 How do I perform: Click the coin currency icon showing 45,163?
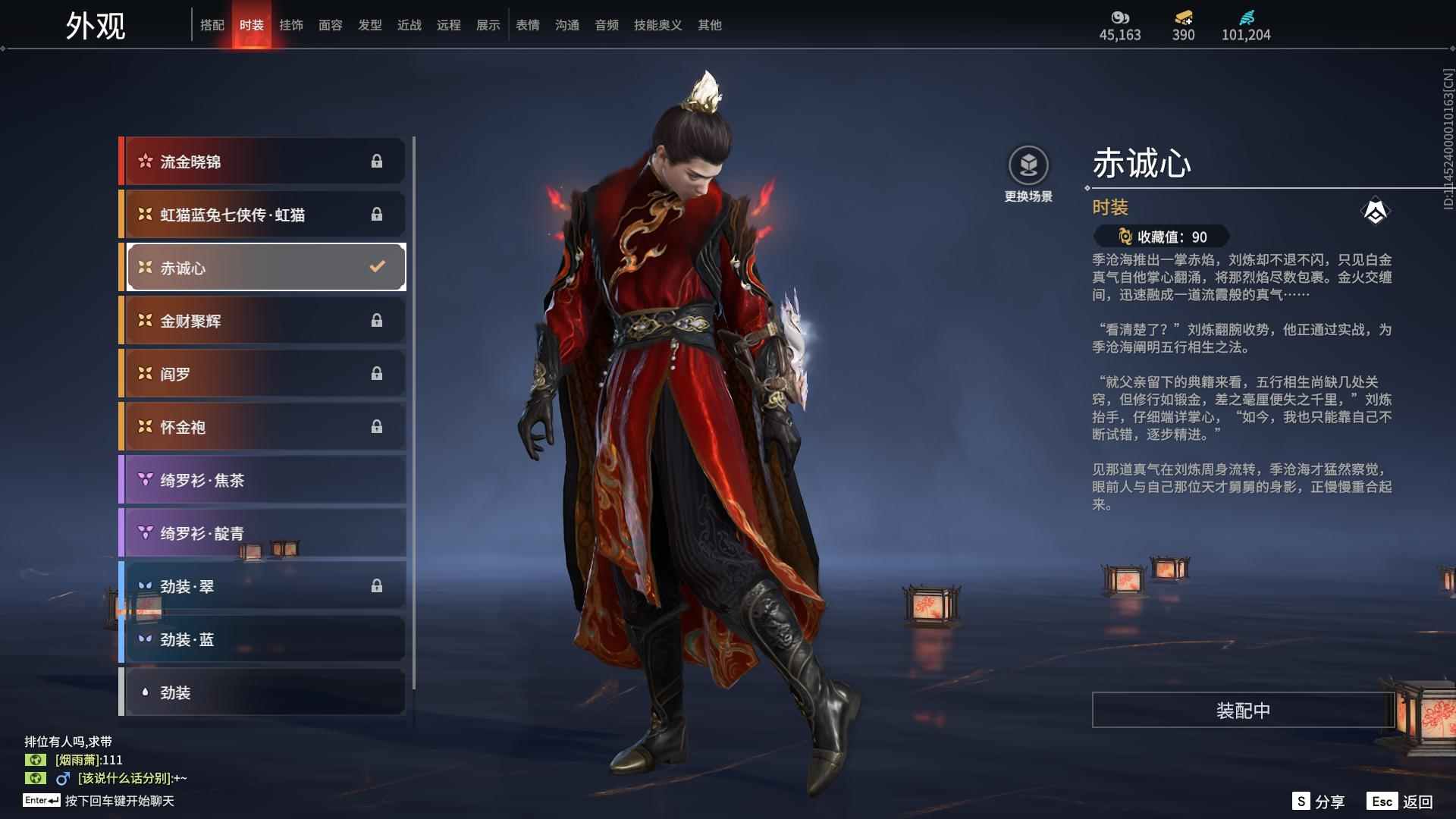(1122, 17)
